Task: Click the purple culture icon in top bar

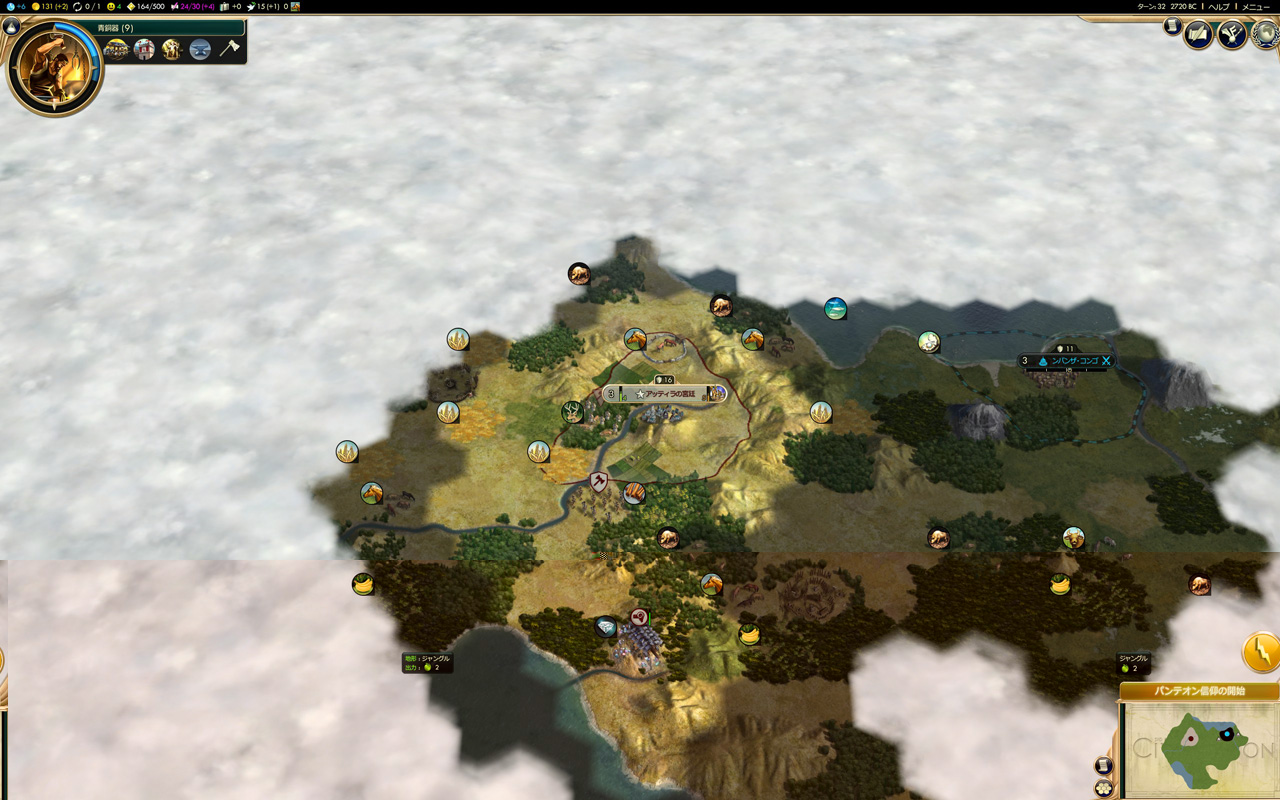Action: (175, 6)
